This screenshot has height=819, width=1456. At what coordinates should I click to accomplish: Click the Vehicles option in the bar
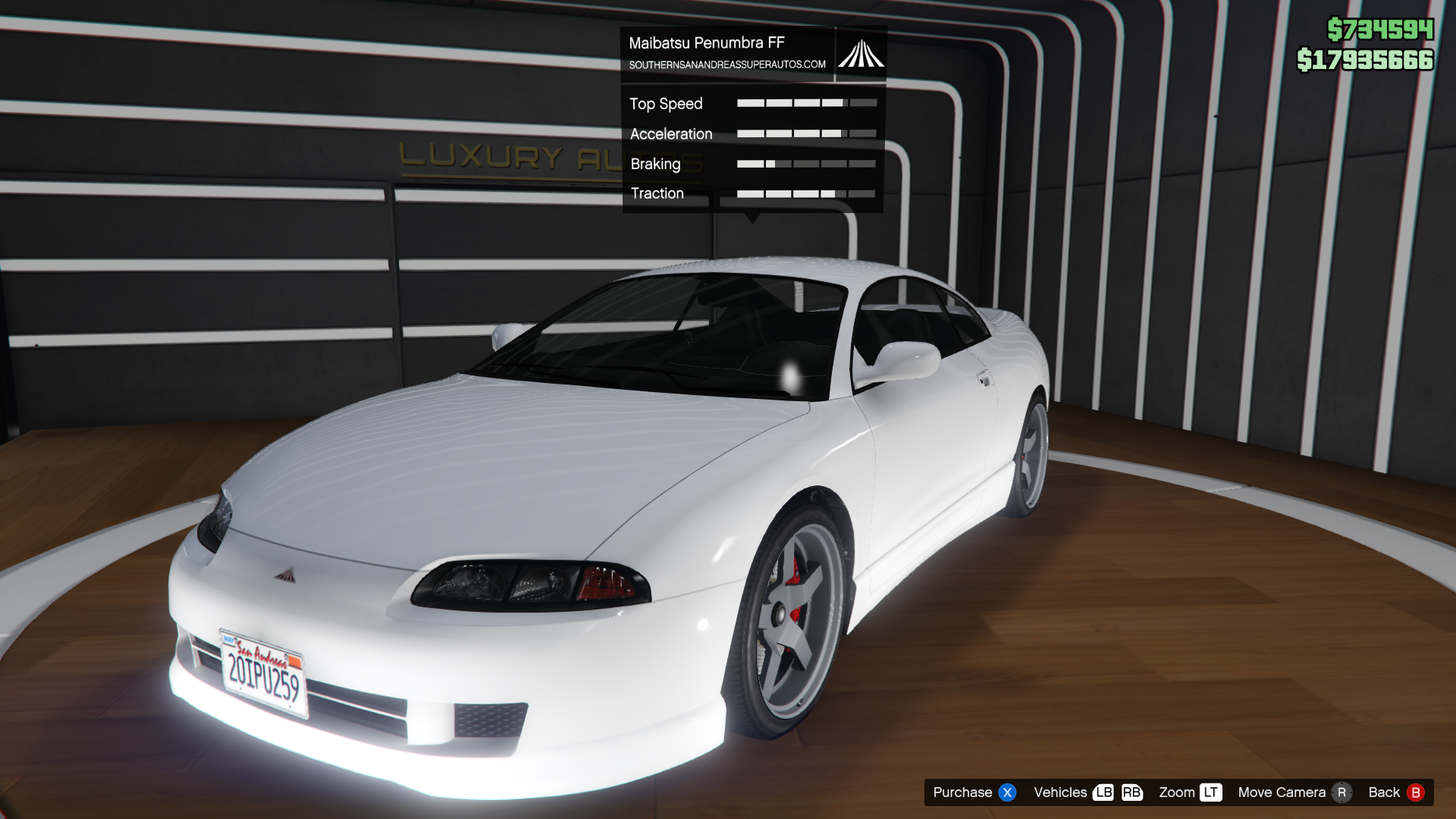1087,792
